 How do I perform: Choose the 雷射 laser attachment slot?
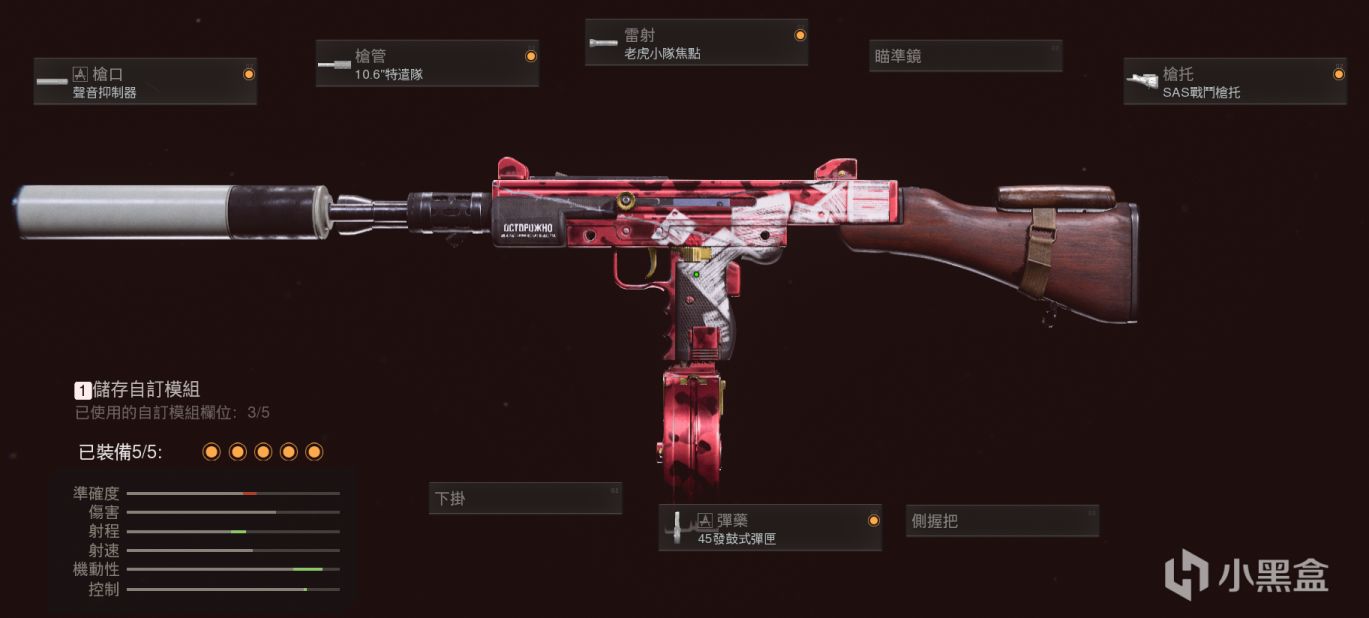pos(696,43)
